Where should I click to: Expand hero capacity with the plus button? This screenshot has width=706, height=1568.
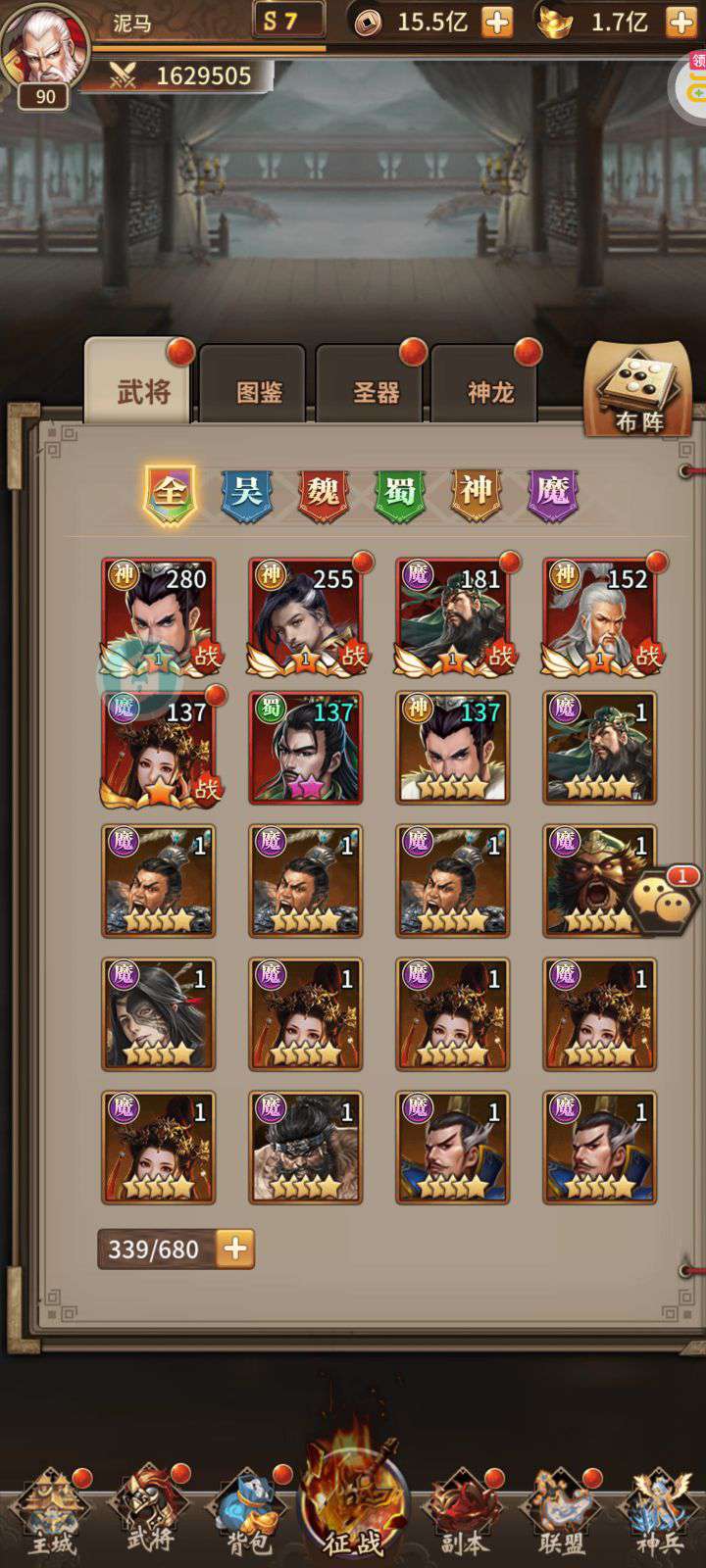coord(235,1249)
